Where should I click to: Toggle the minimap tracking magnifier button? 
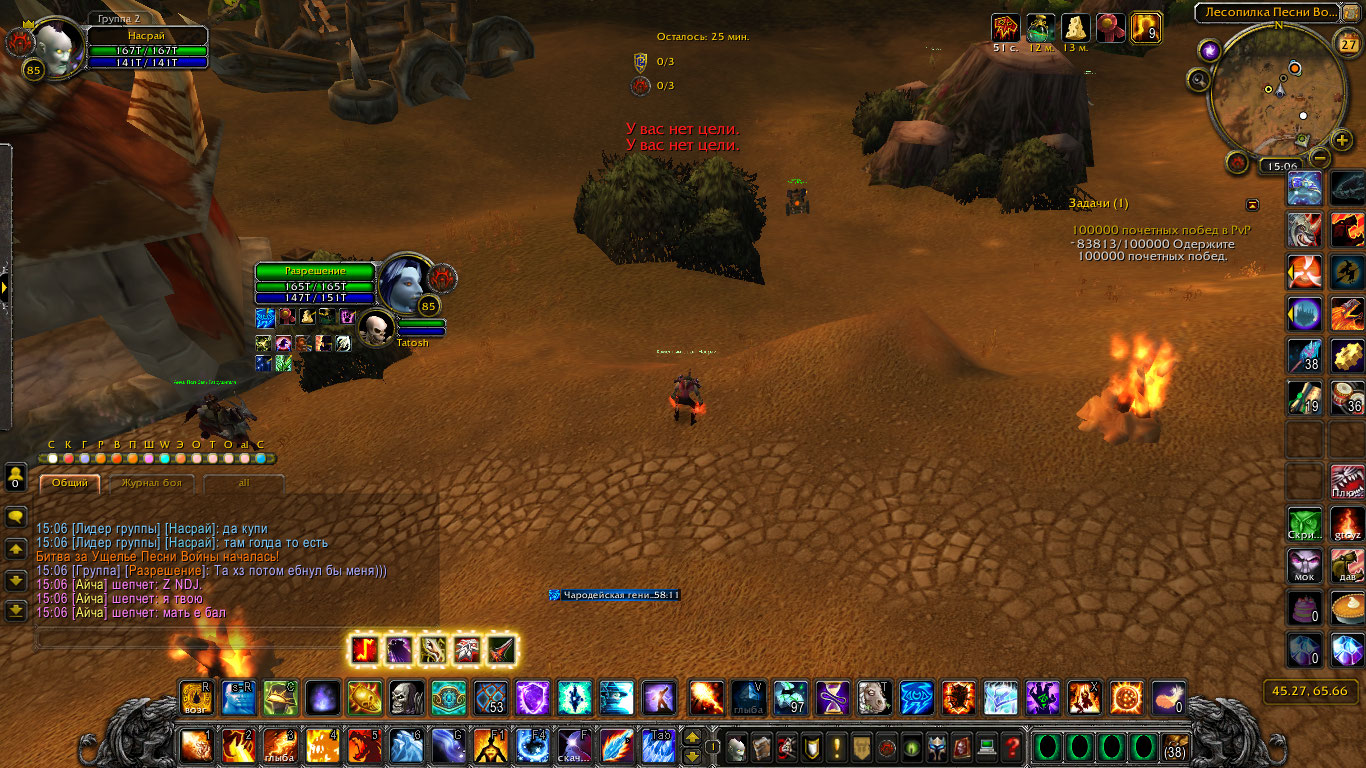point(1199,79)
